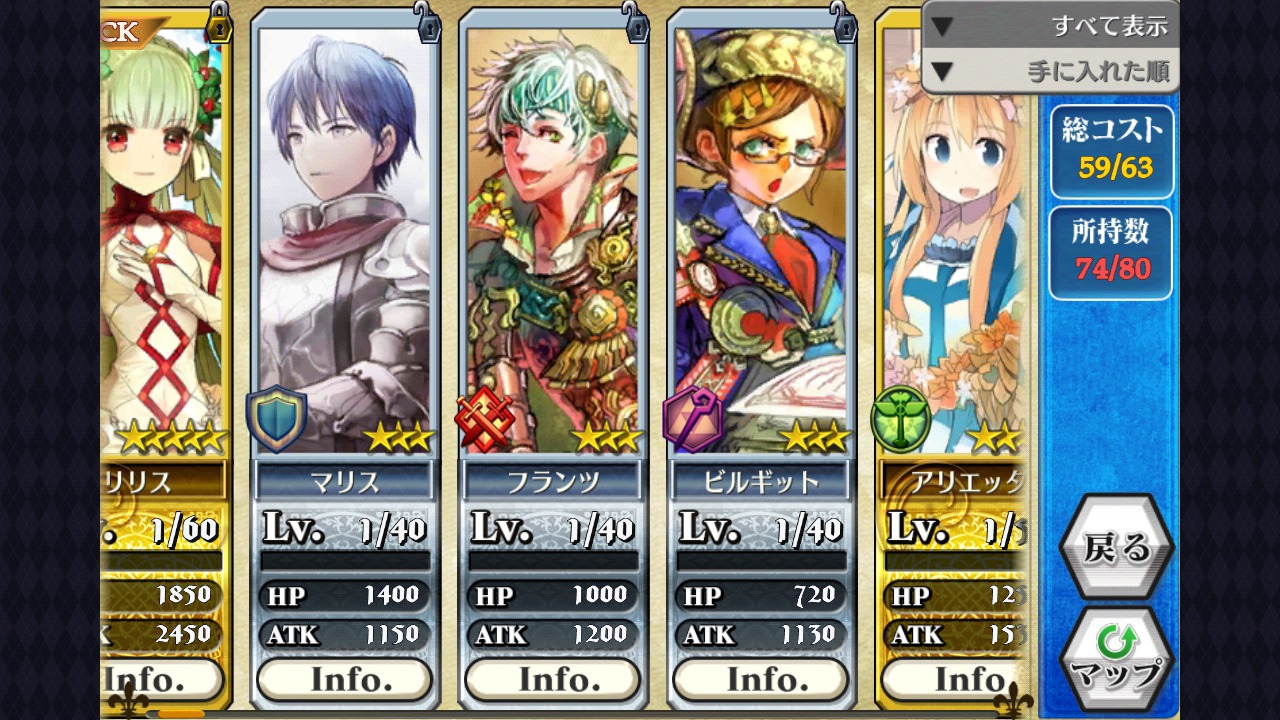Show Info for マリス
This screenshot has height=720, width=1280.
pos(345,680)
